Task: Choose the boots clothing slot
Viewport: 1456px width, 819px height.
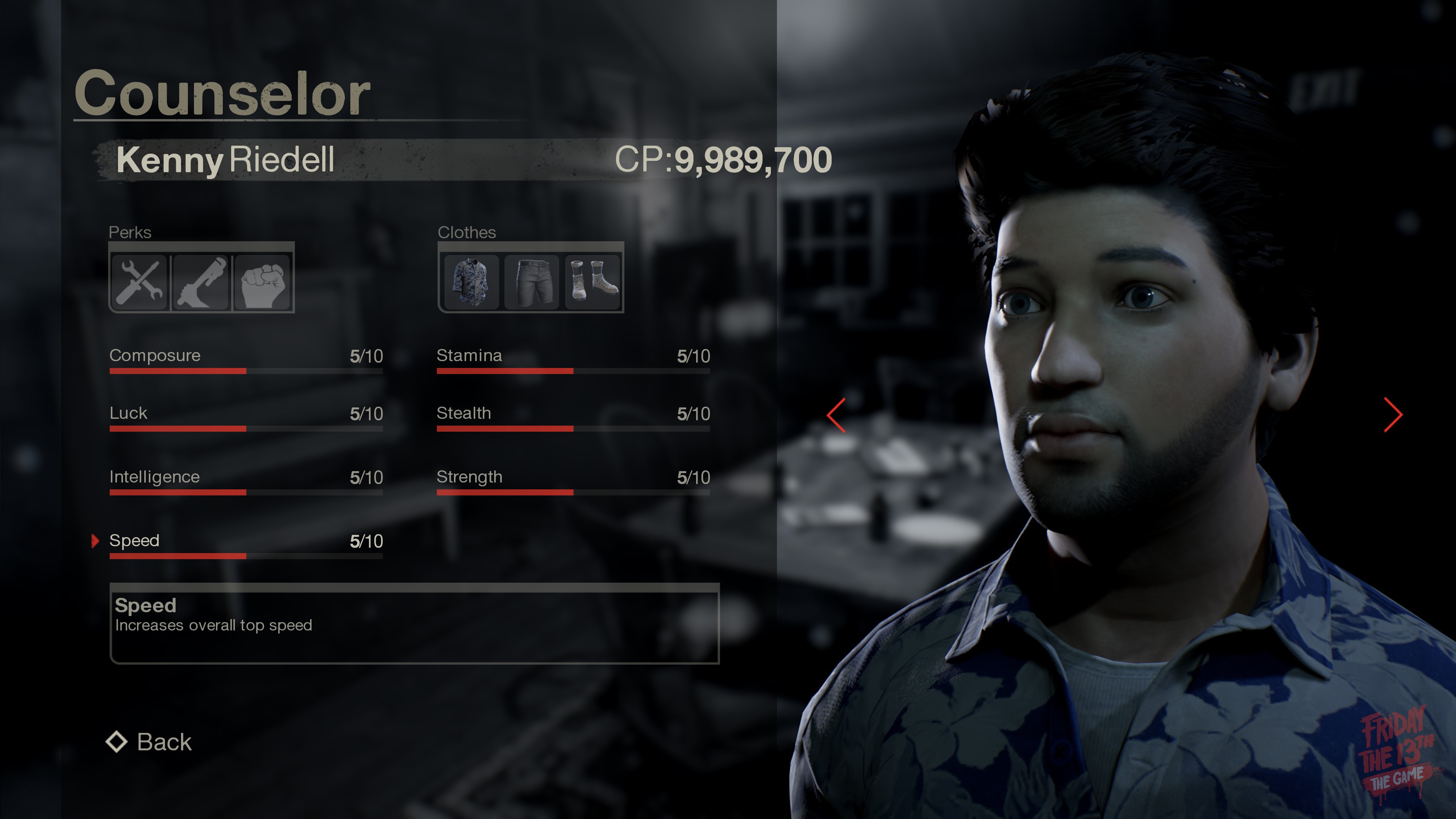Action: click(592, 281)
